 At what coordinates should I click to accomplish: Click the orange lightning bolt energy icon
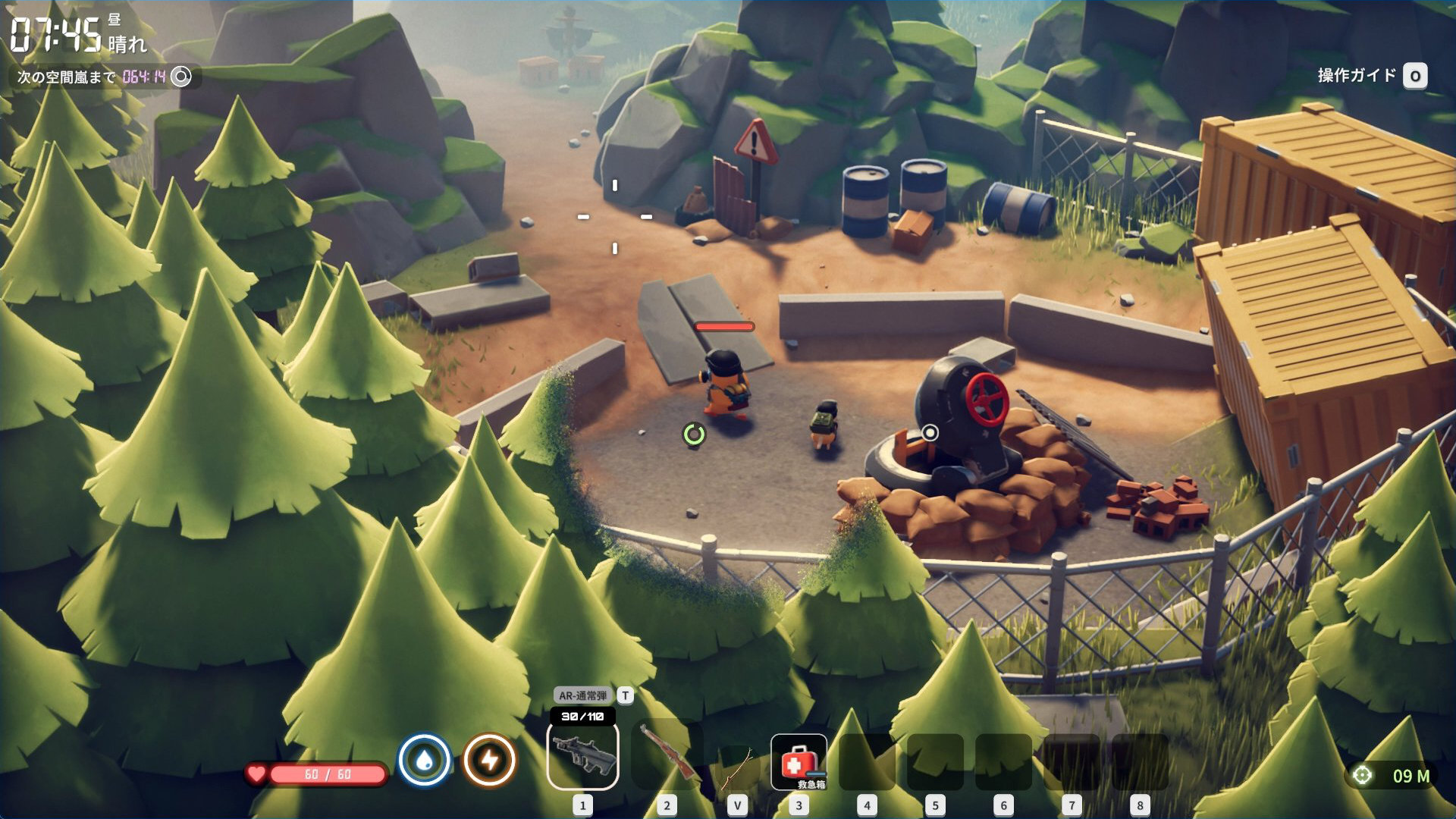(x=490, y=760)
